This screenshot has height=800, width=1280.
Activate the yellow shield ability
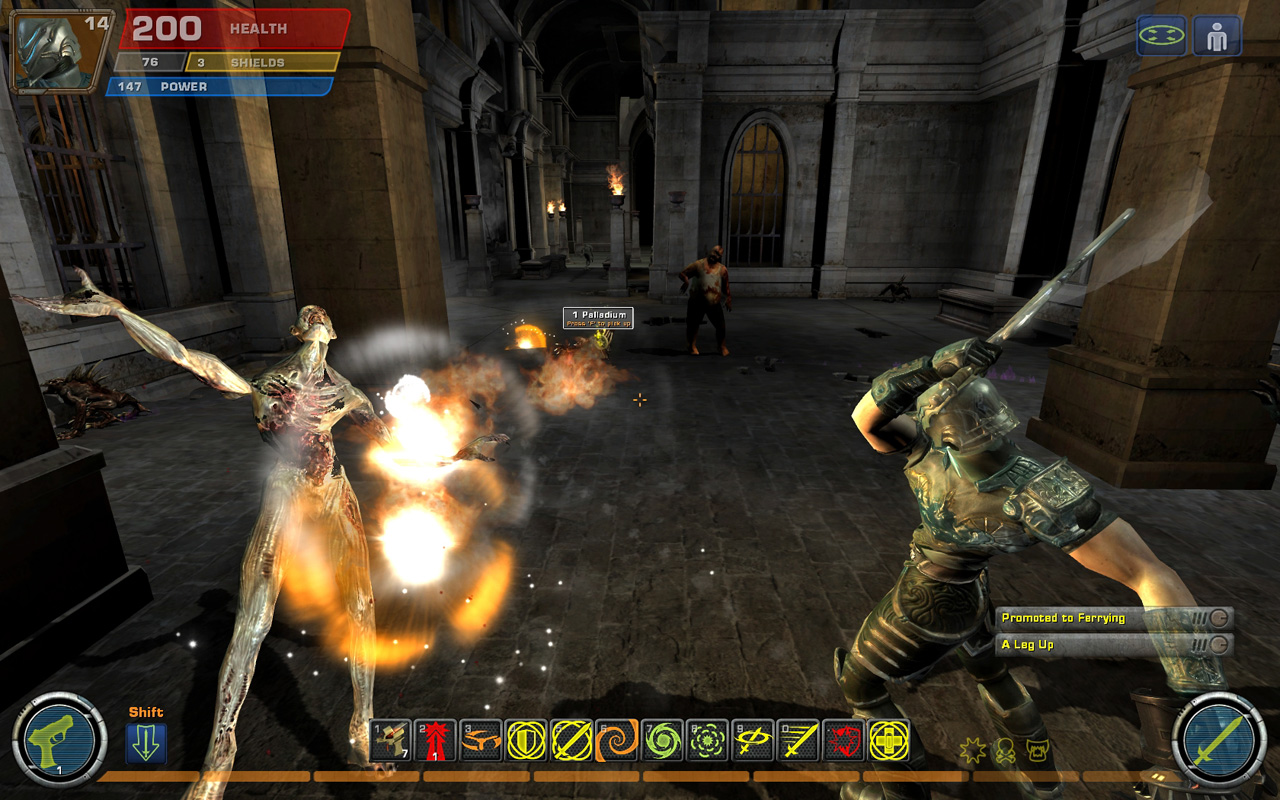526,741
